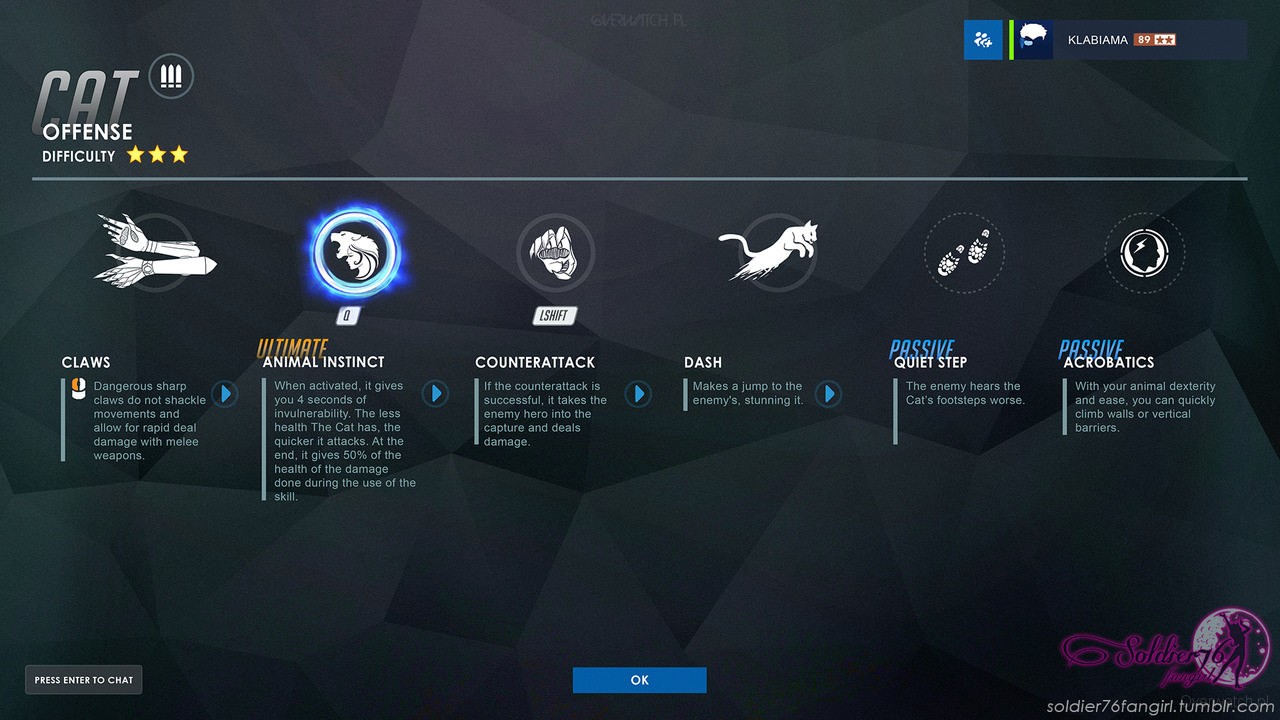Play the Animal Instinct preview video

435,393
